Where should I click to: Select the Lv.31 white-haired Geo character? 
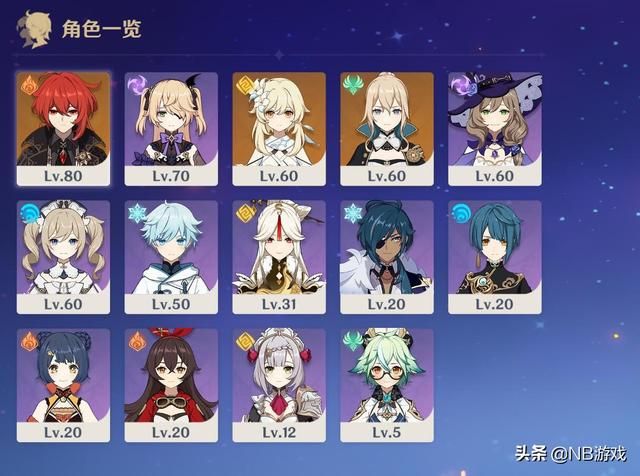[x=279, y=256]
